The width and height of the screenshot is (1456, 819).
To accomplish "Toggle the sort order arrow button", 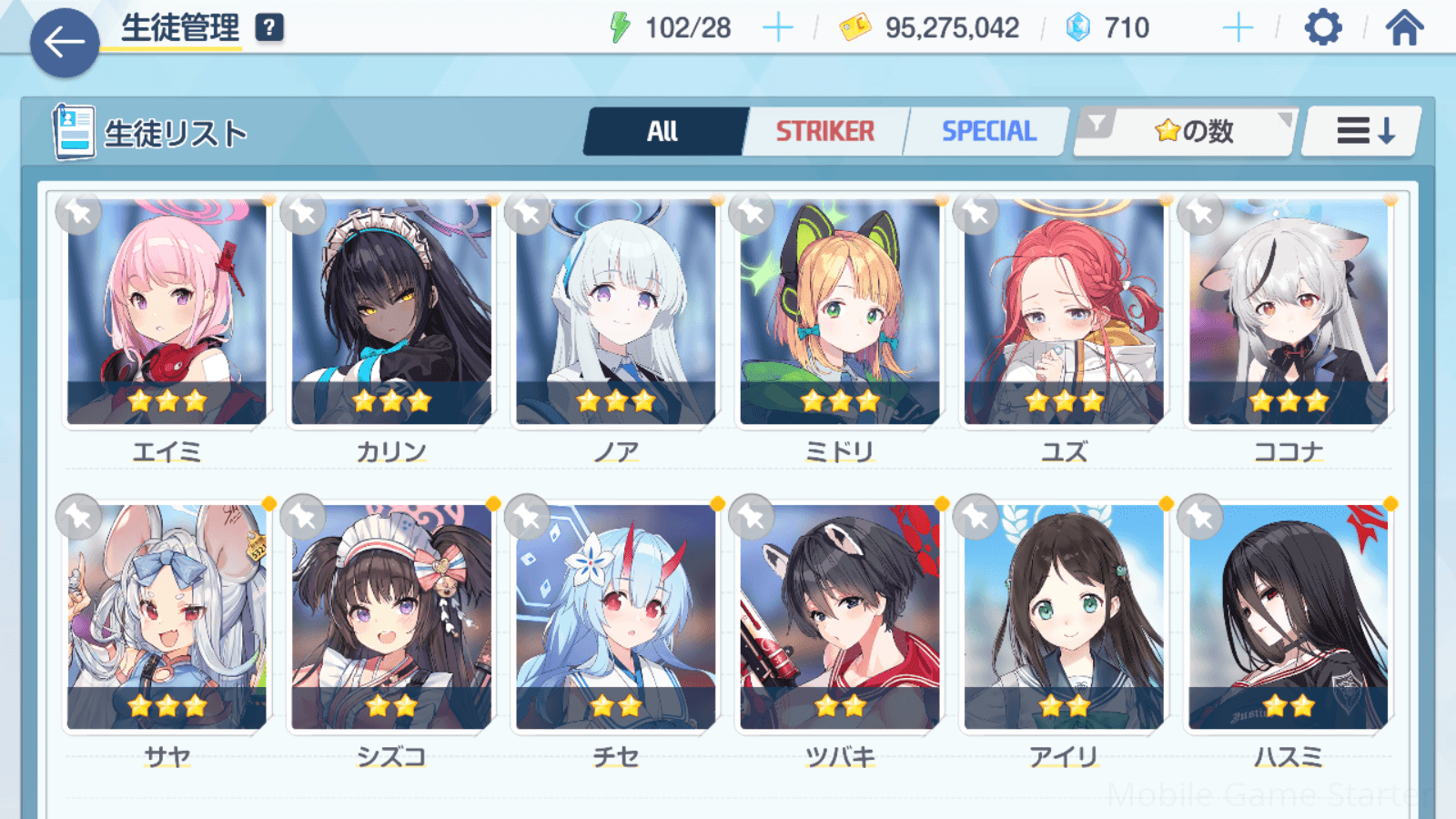I will tap(1363, 132).
